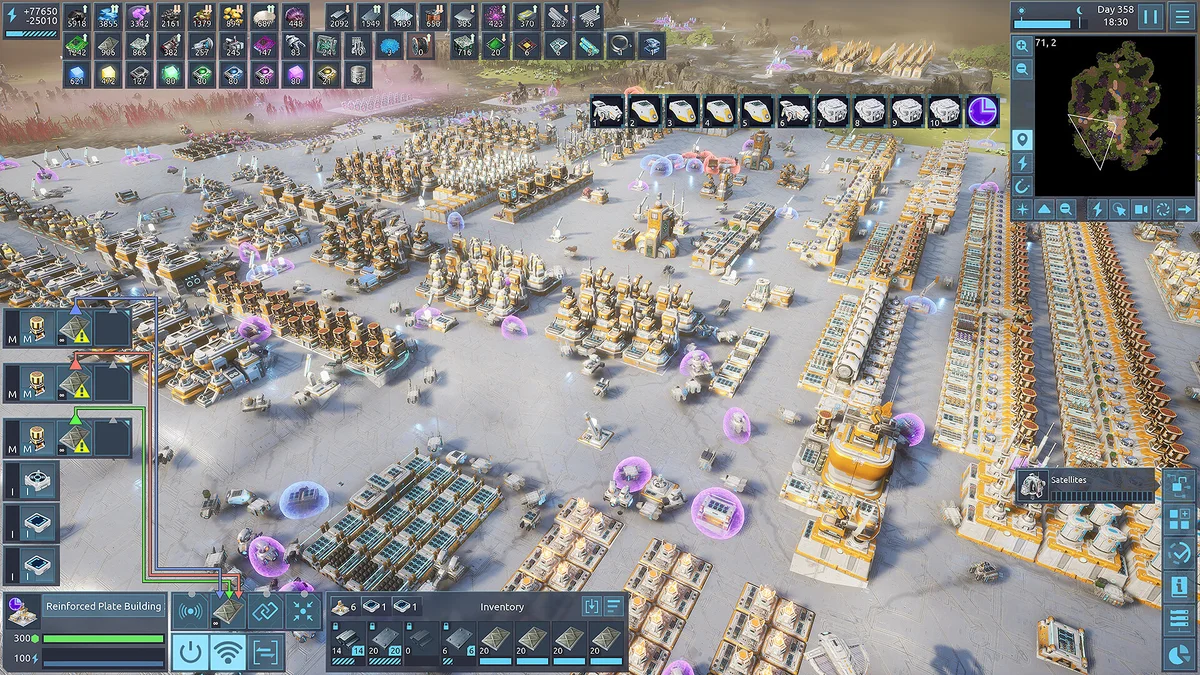Toggle the wifi signal button
The image size is (1200, 675).
pyautogui.click(x=228, y=653)
